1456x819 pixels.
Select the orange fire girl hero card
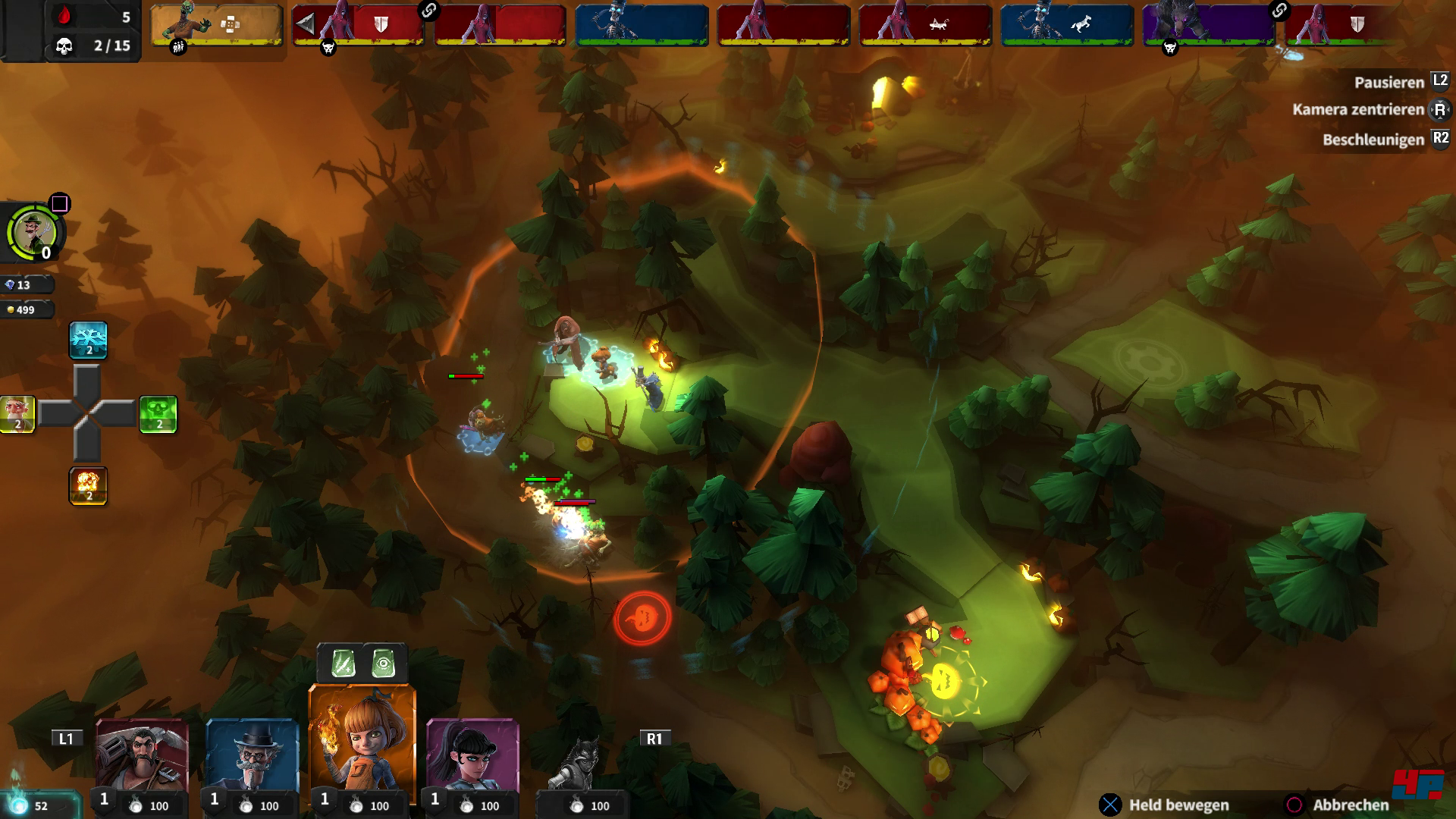point(362,743)
